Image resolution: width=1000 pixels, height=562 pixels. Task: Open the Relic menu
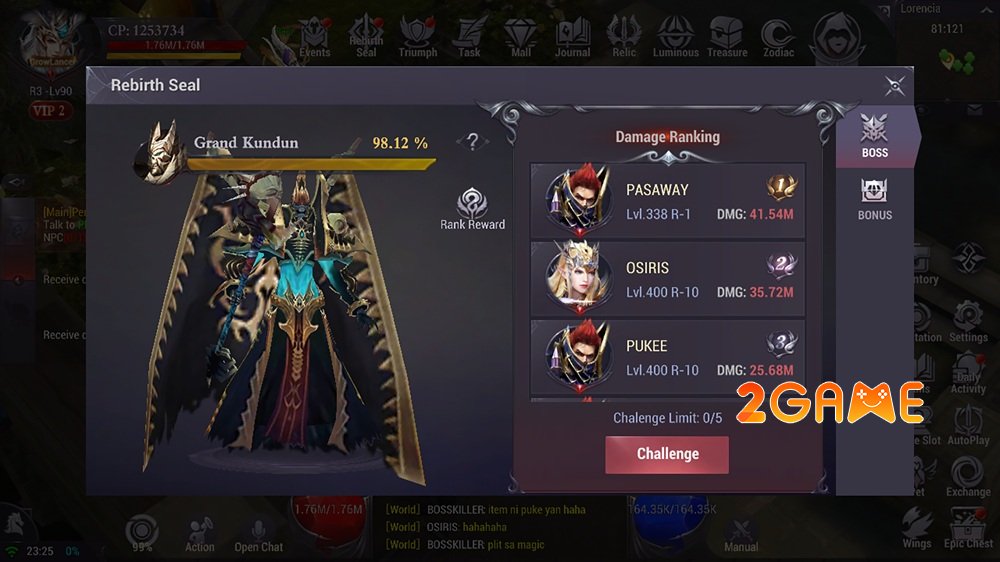pos(624,37)
